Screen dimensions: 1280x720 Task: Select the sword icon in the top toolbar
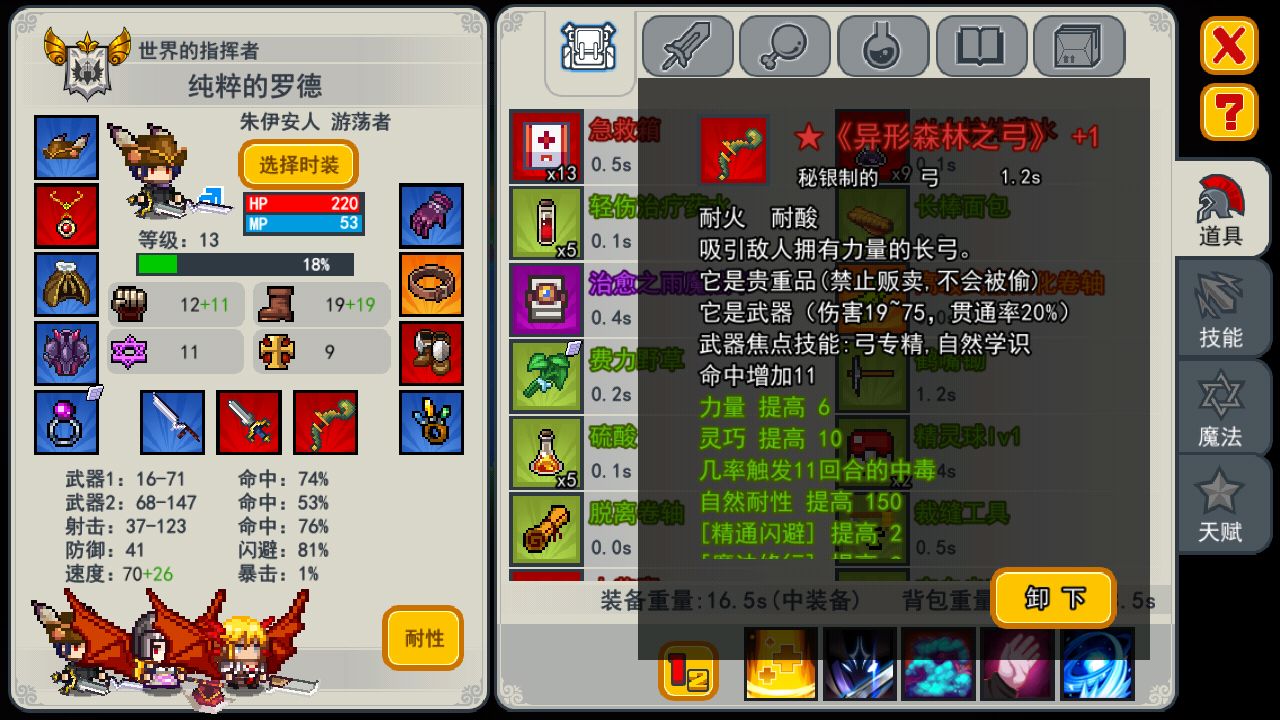[685, 45]
